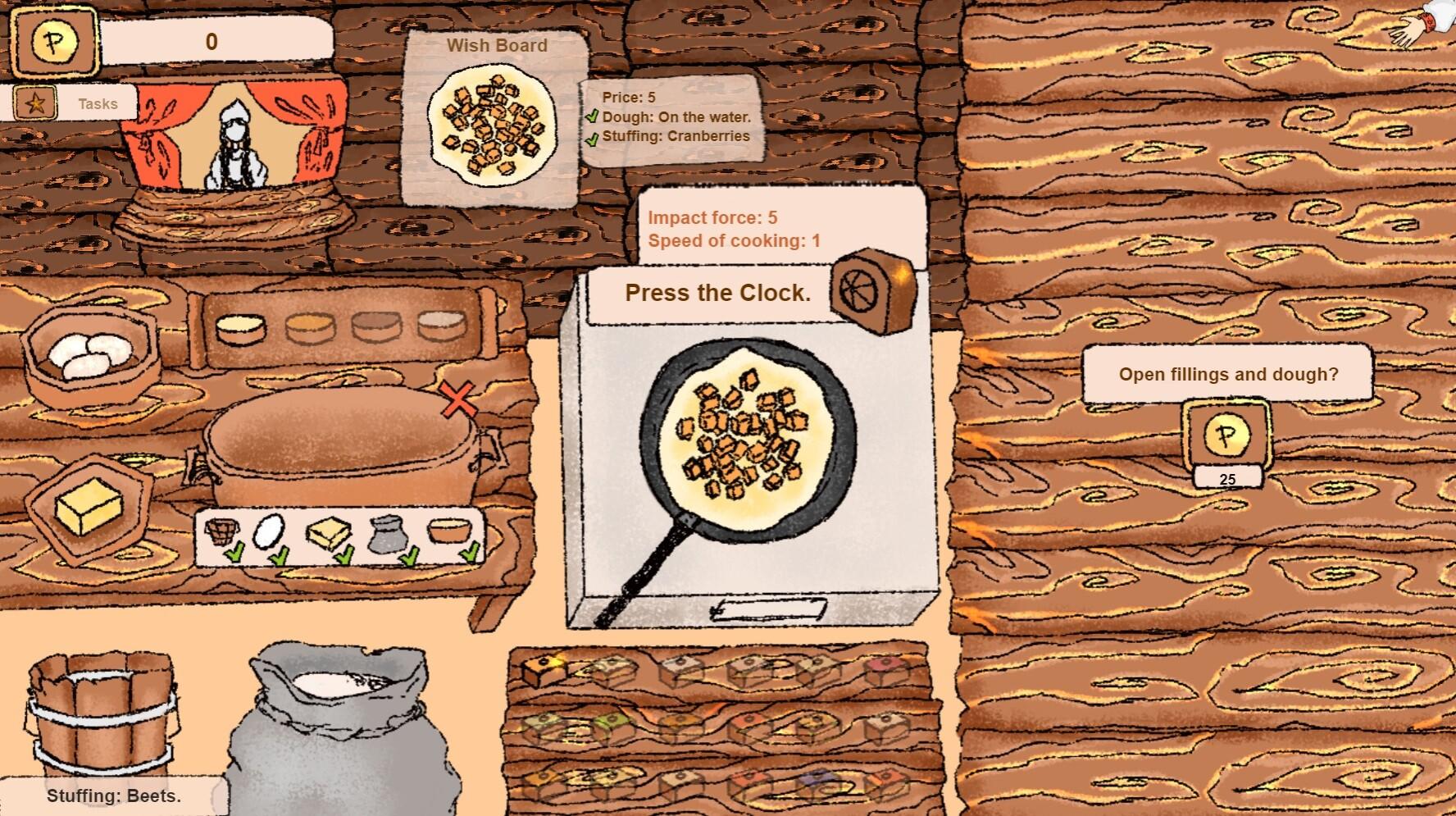The width and height of the screenshot is (1456, 816).
Task: Open the star Tasks panel
Action: (x=34, y=104)
